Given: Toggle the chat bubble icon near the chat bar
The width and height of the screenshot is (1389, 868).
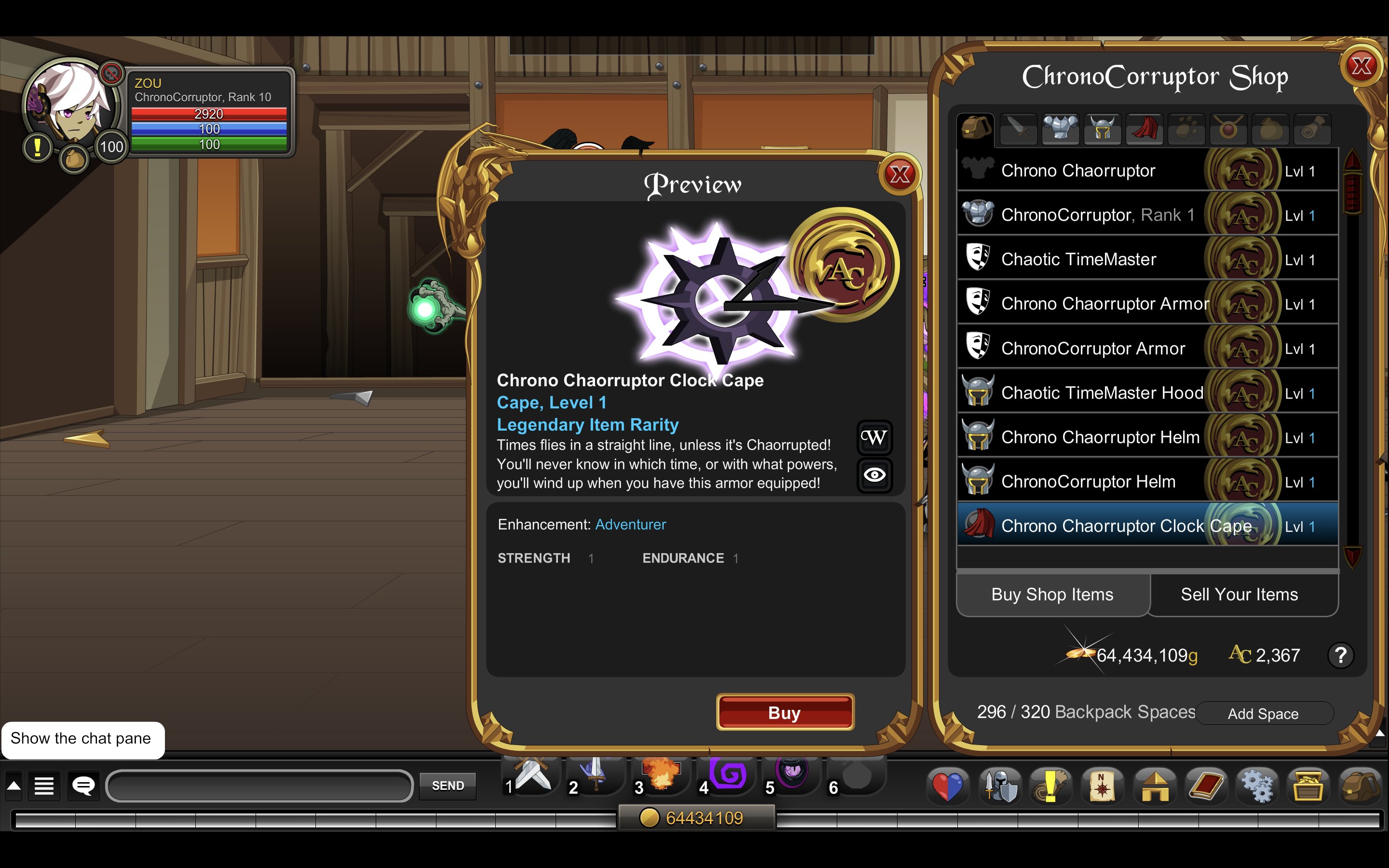Looking at the screenshot, I should pos(84,786).
